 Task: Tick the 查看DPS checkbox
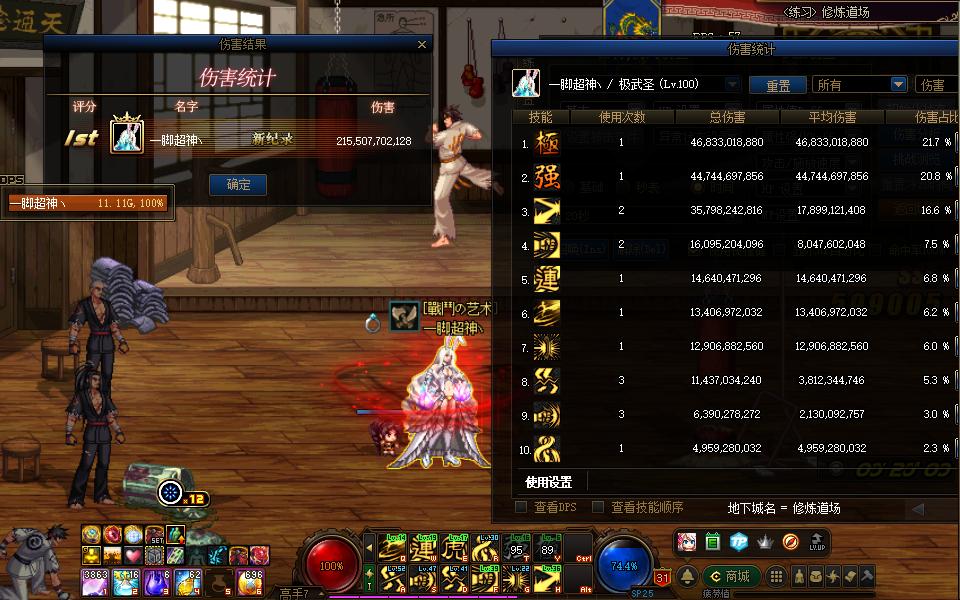click(x=521, y=507)
